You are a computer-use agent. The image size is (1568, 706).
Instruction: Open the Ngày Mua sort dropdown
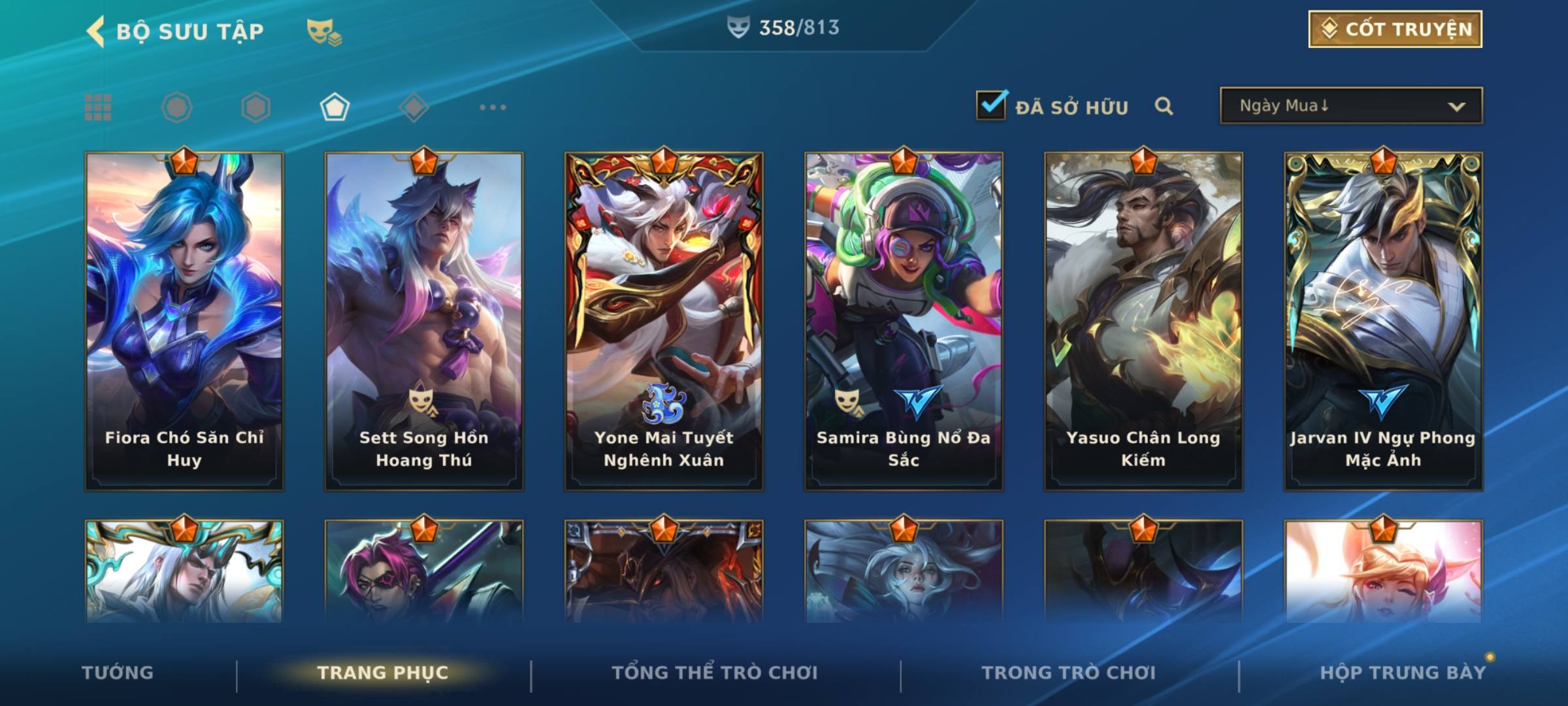tap(1350, 106)
